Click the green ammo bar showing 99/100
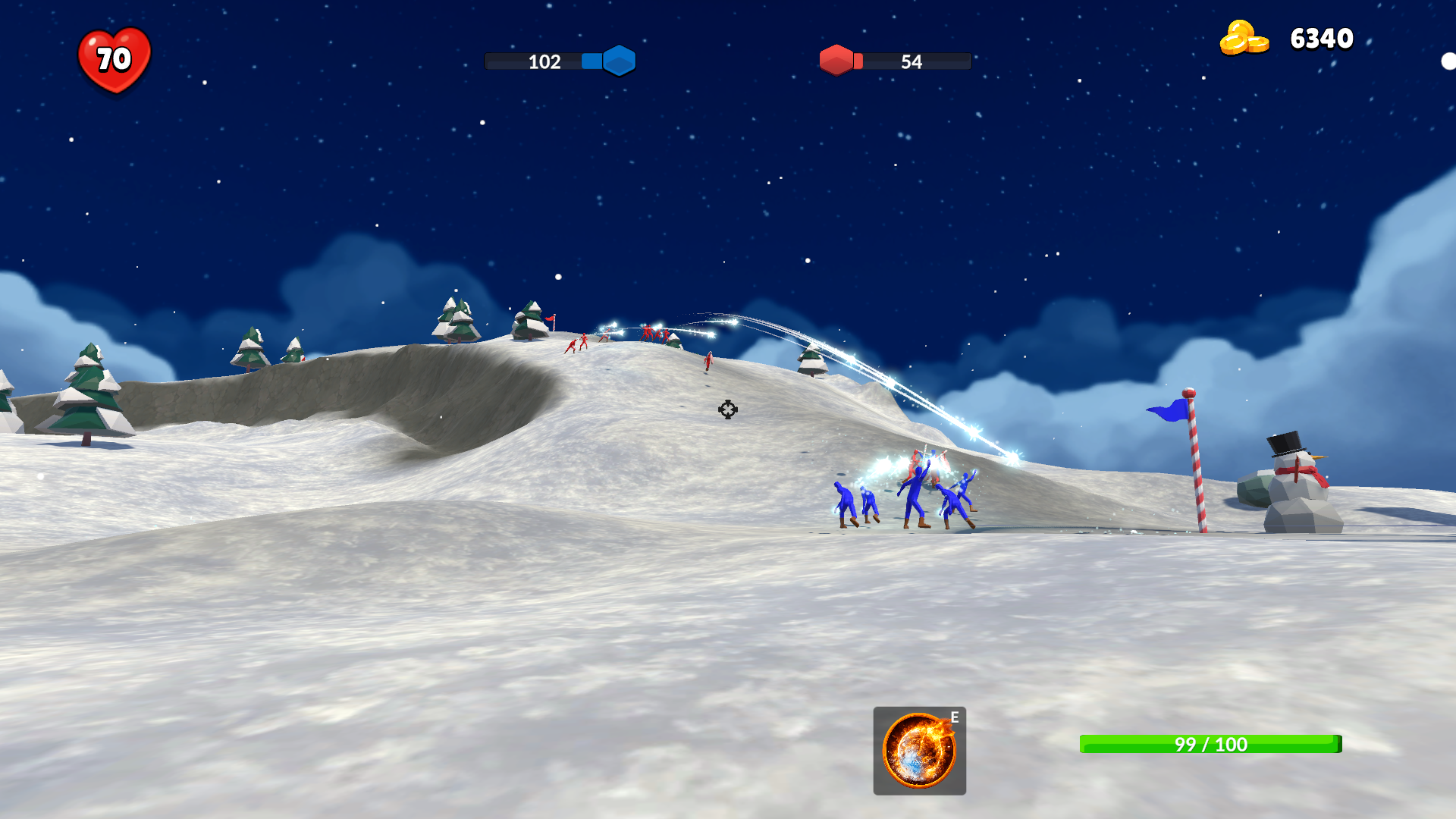 [x=1210, y=745]
